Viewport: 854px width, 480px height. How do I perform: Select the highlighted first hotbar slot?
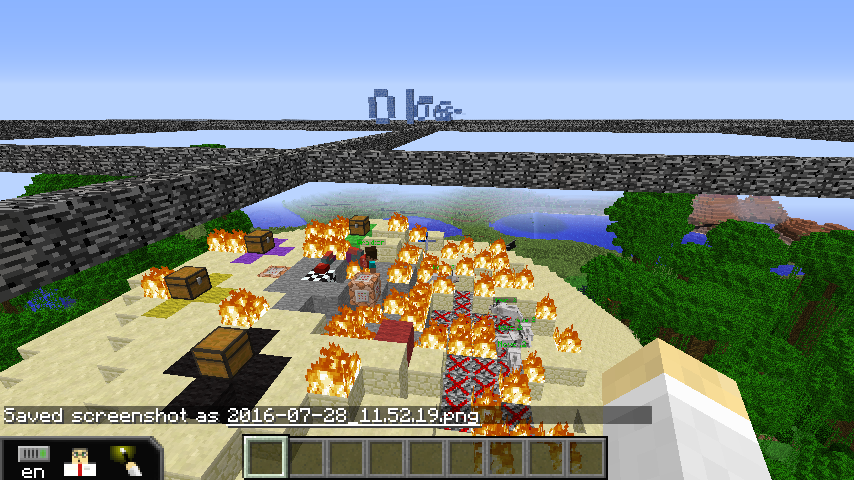click(267, 458)
